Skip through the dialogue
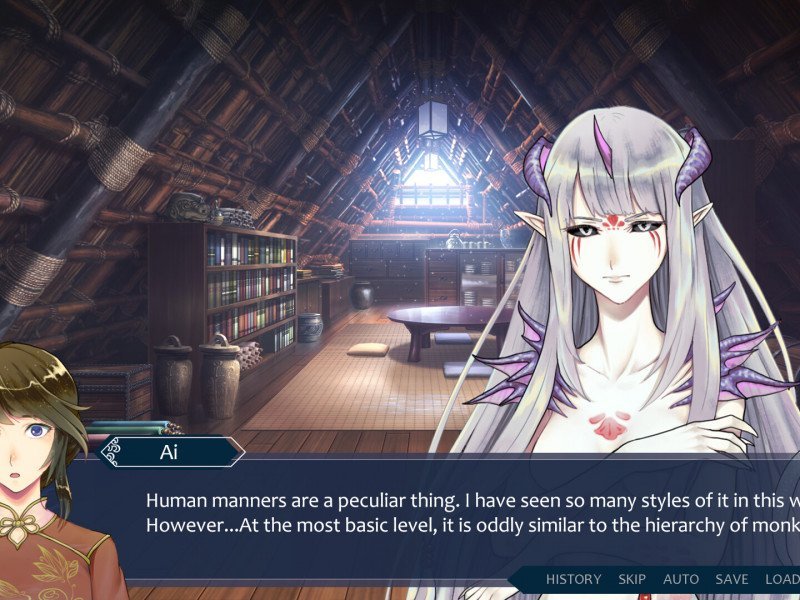Image resolution: width=800 pixels, height=600 pixels. pyautogui.click(x=632, y=579)
